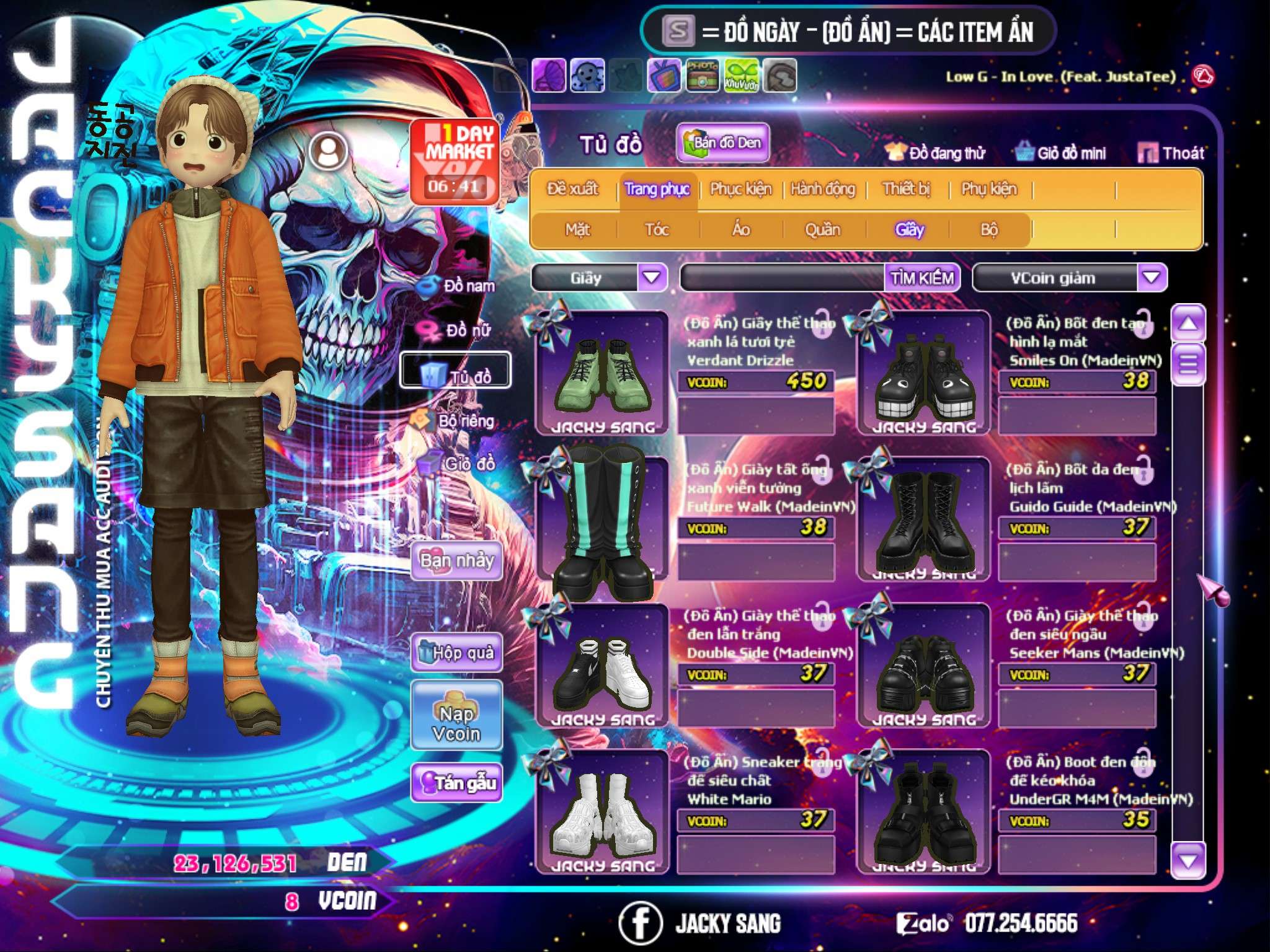Screen dimensions: 1270x952
Task: Open the Giỏ đồ mini cart
Action: point(1062,153)
